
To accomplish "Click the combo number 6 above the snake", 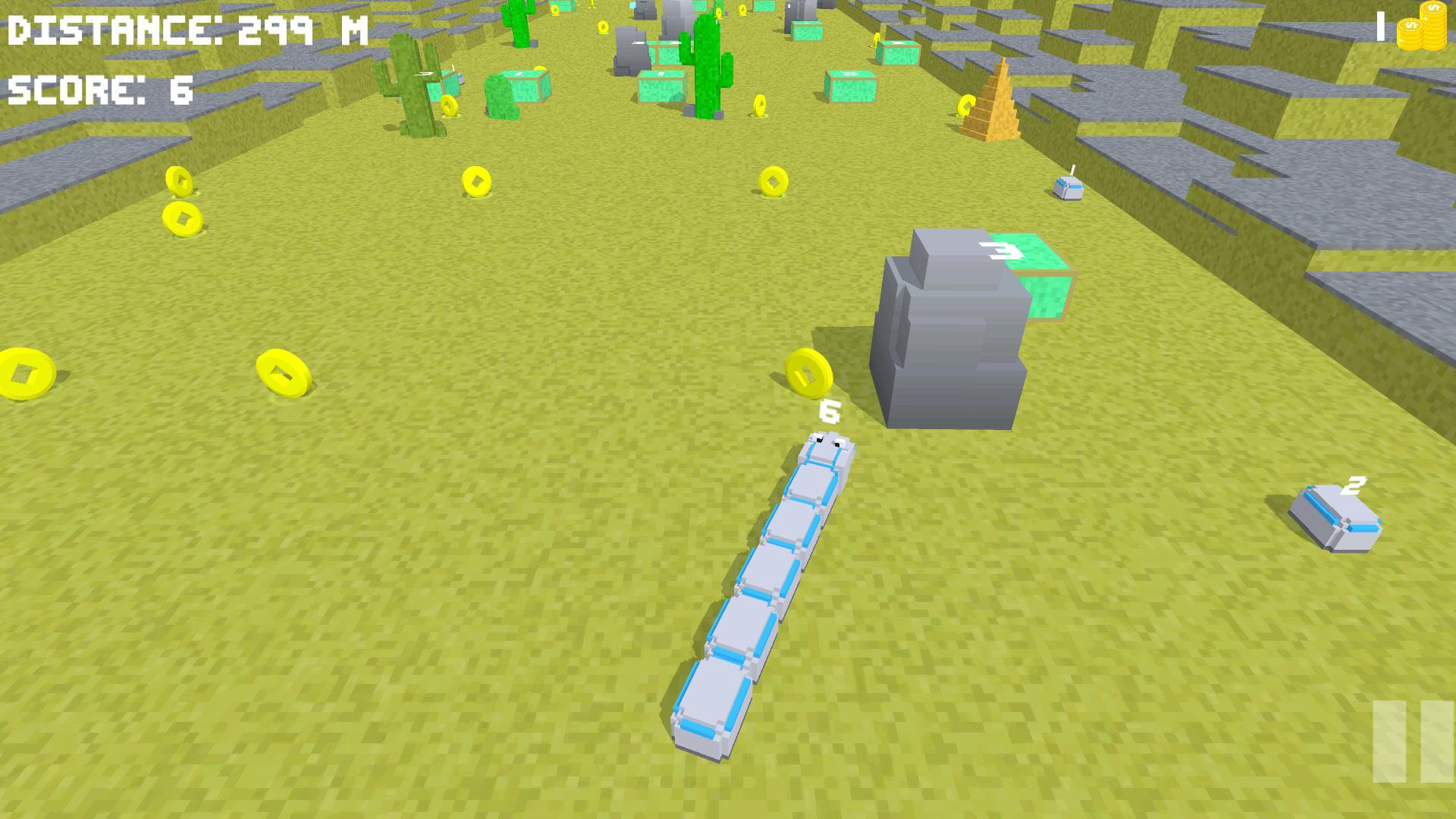I will tap(829, 412).
